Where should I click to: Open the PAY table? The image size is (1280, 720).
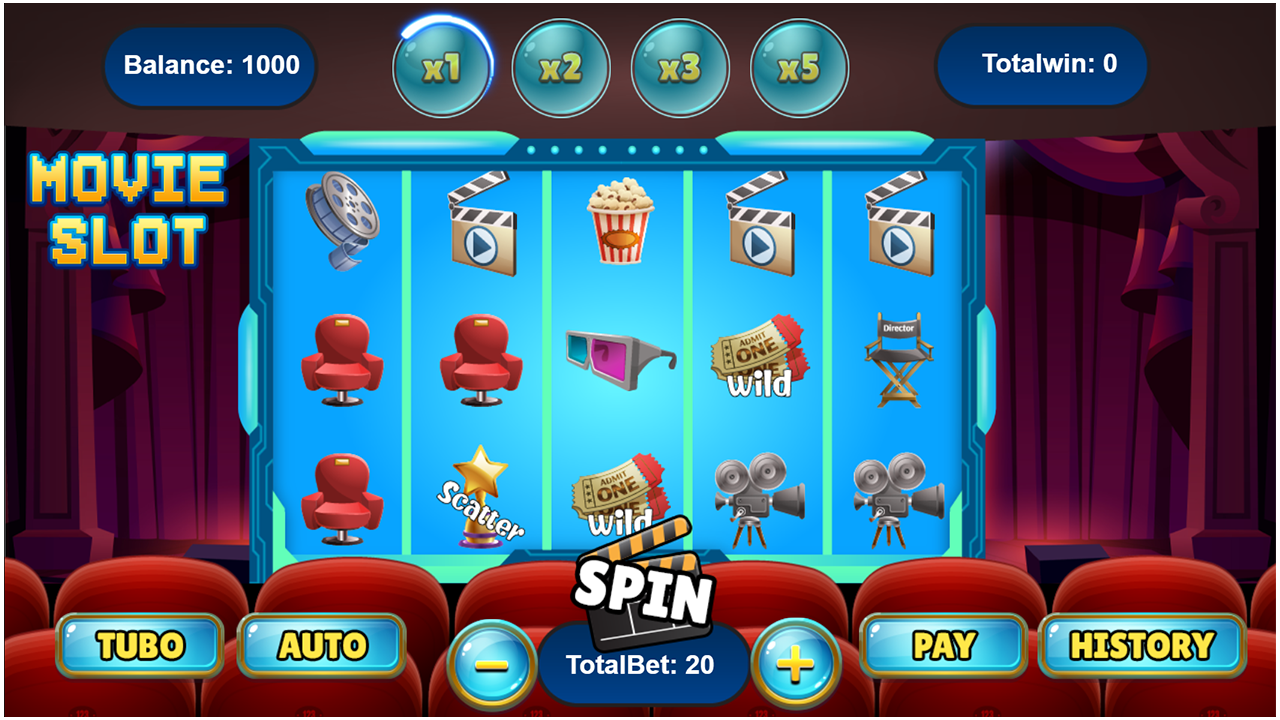coord(941,644)
